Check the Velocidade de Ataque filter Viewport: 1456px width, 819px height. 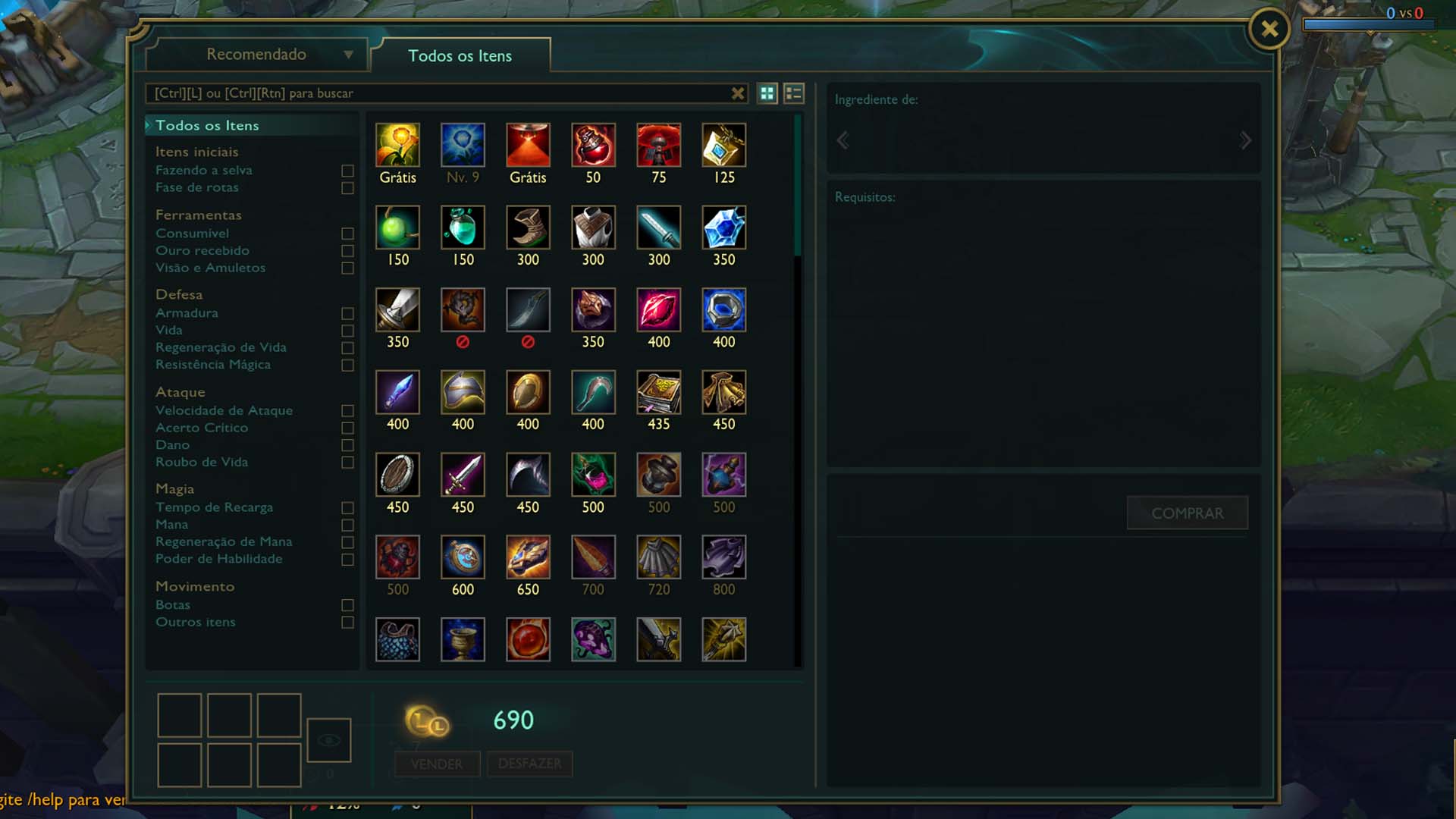[x=347, y=411]
